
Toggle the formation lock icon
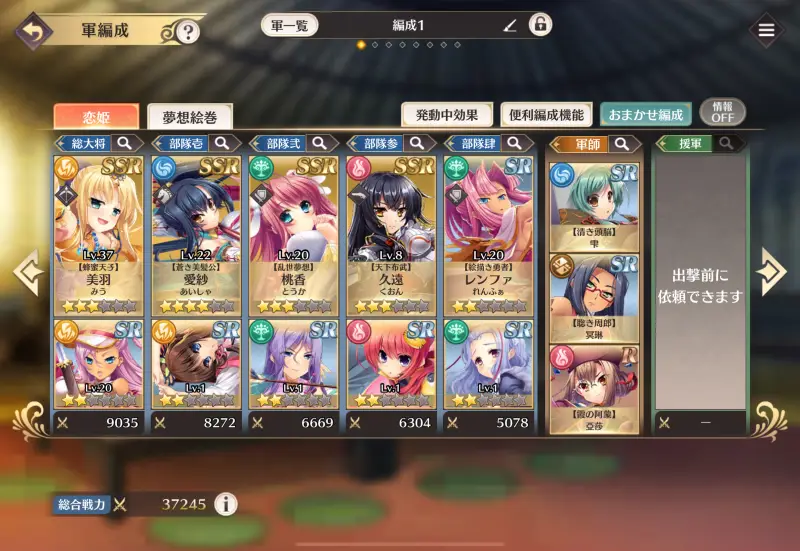540,25
